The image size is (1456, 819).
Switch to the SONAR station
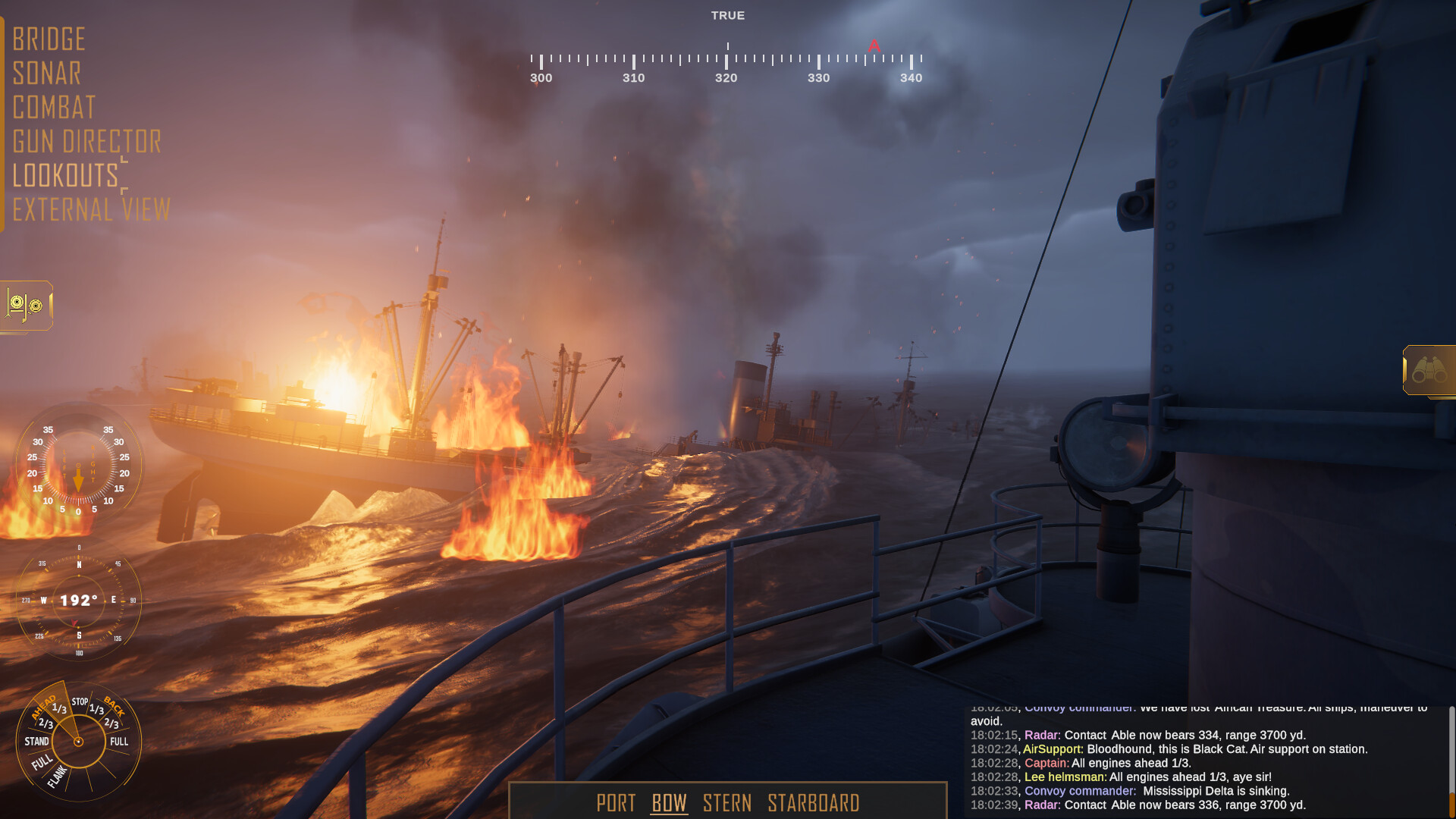(48, 74)
